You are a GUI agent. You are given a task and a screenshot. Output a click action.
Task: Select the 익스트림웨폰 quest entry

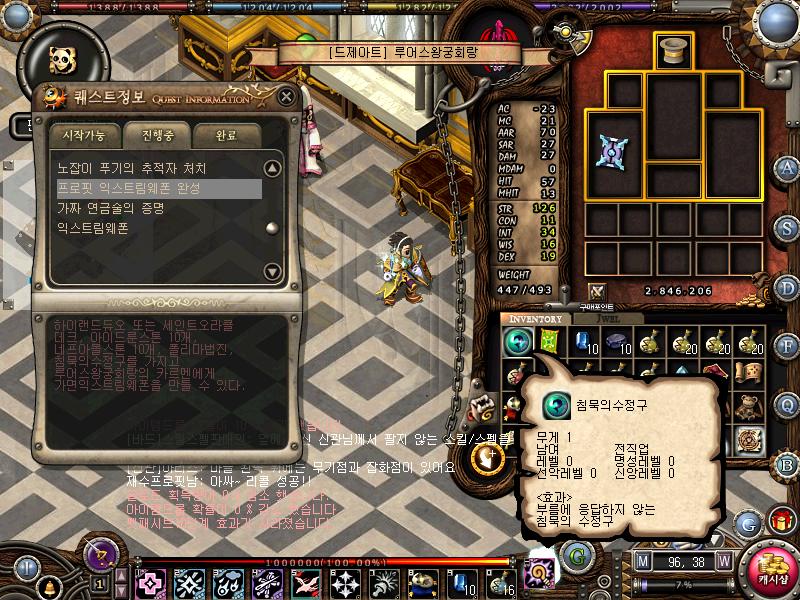pos(92,228)
